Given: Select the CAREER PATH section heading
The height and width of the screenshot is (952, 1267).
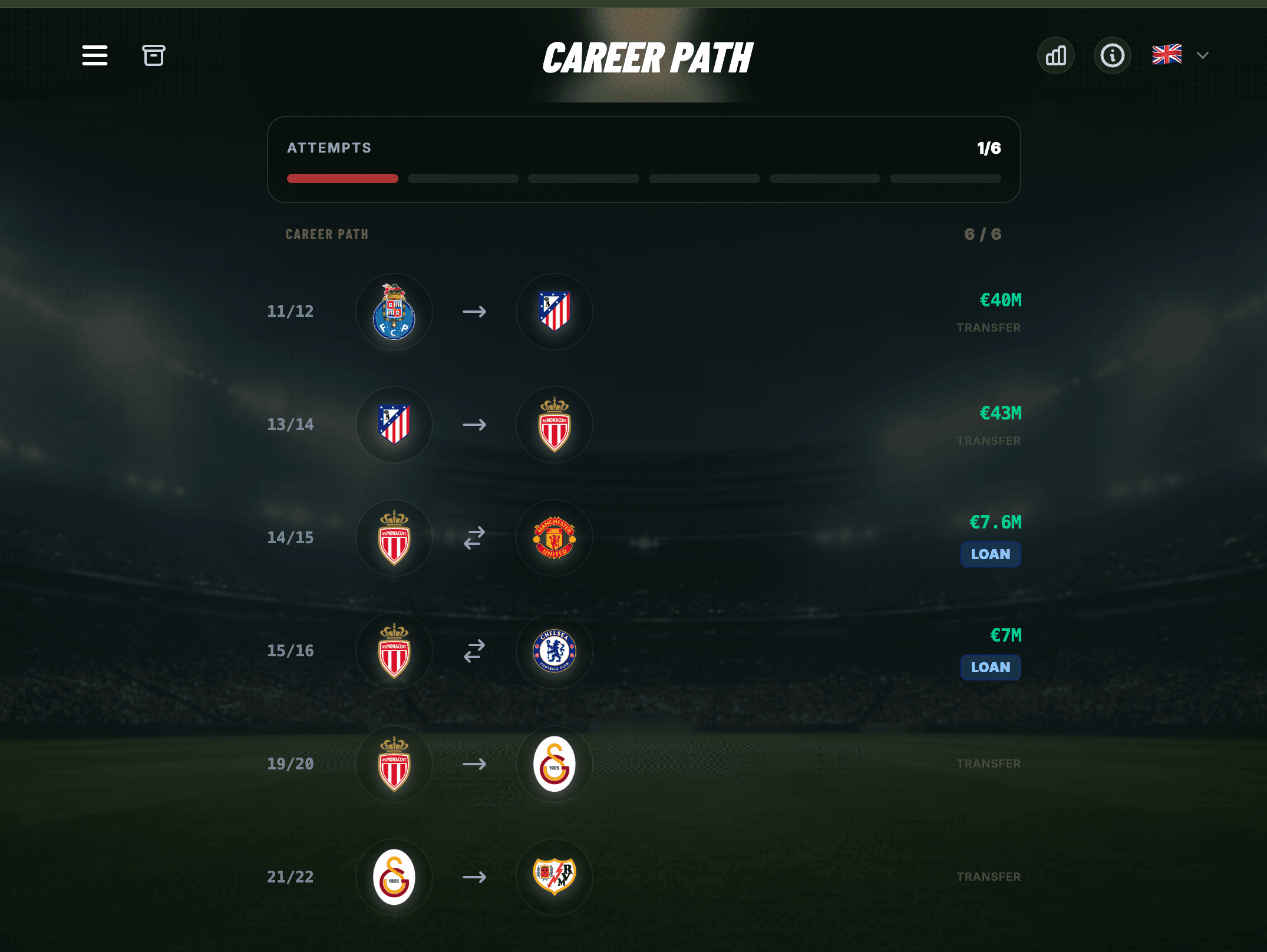Looking at the screenshot, I should click(327, 234).
